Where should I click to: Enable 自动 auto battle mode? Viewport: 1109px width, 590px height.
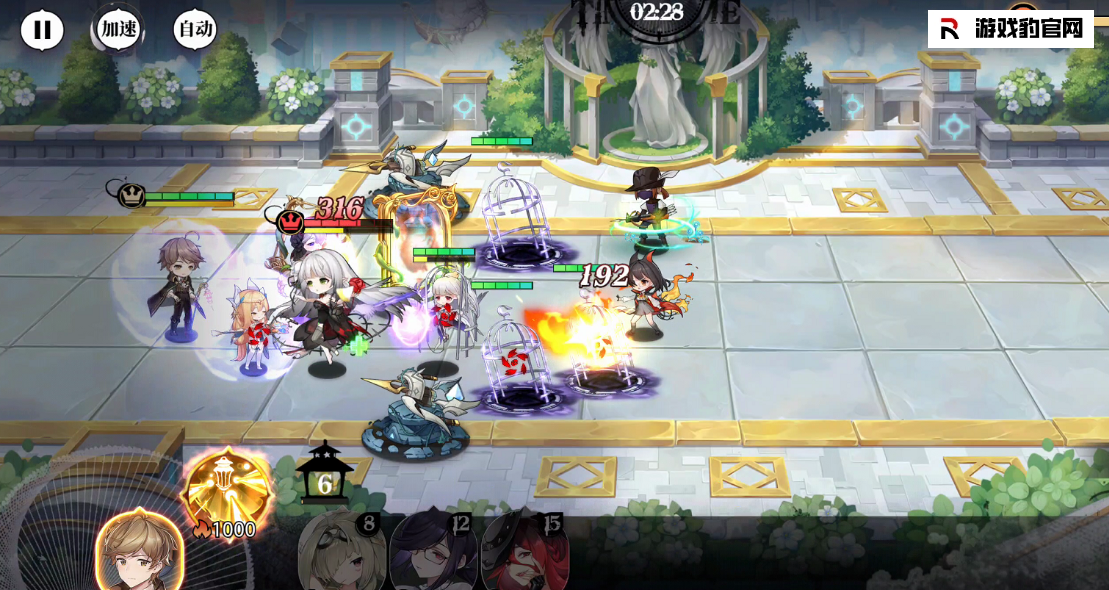click(x=194, y=30)
